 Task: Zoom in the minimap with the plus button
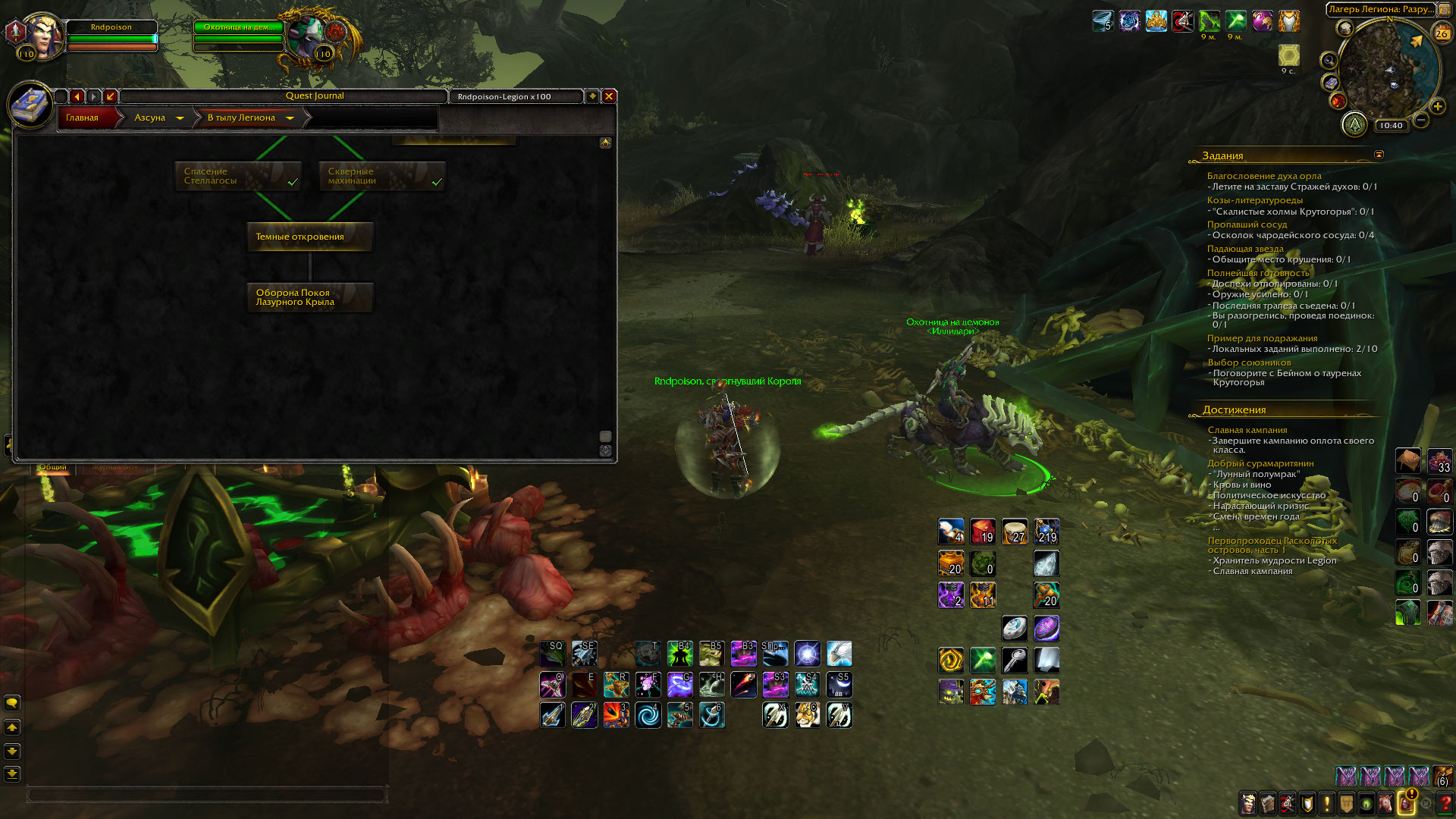click(1437, 107)
